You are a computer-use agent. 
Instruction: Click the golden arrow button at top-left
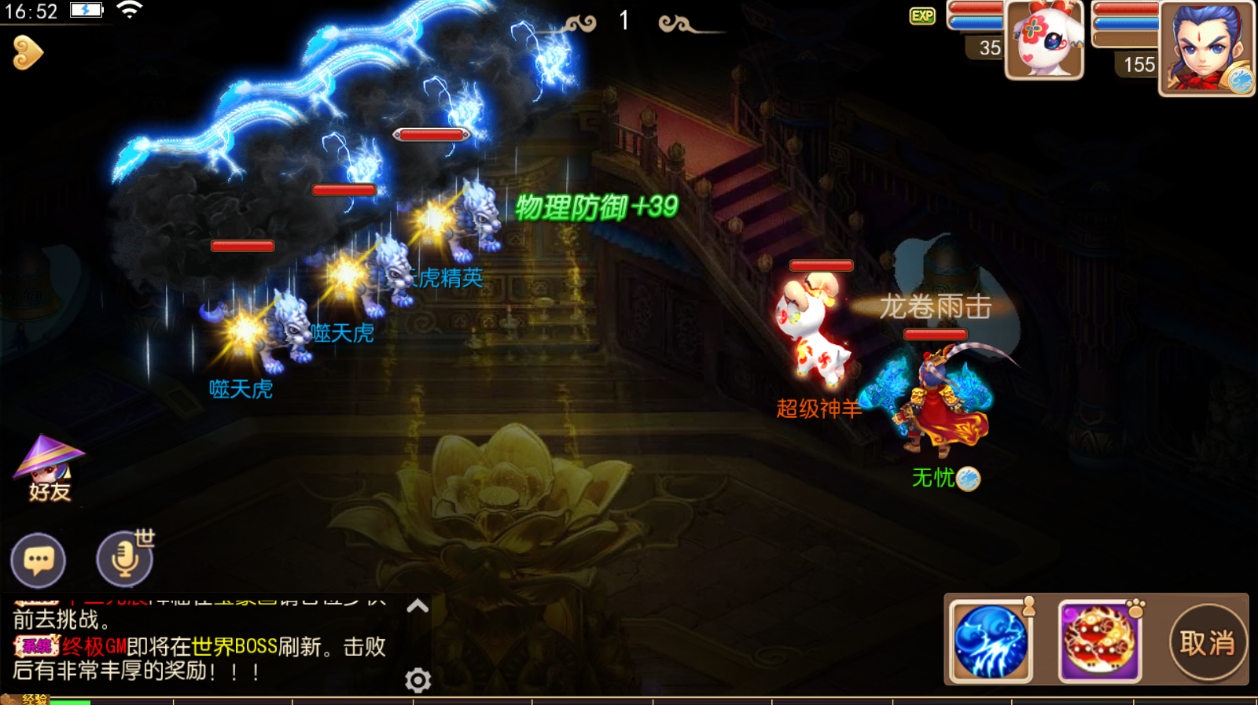point(27,53)
